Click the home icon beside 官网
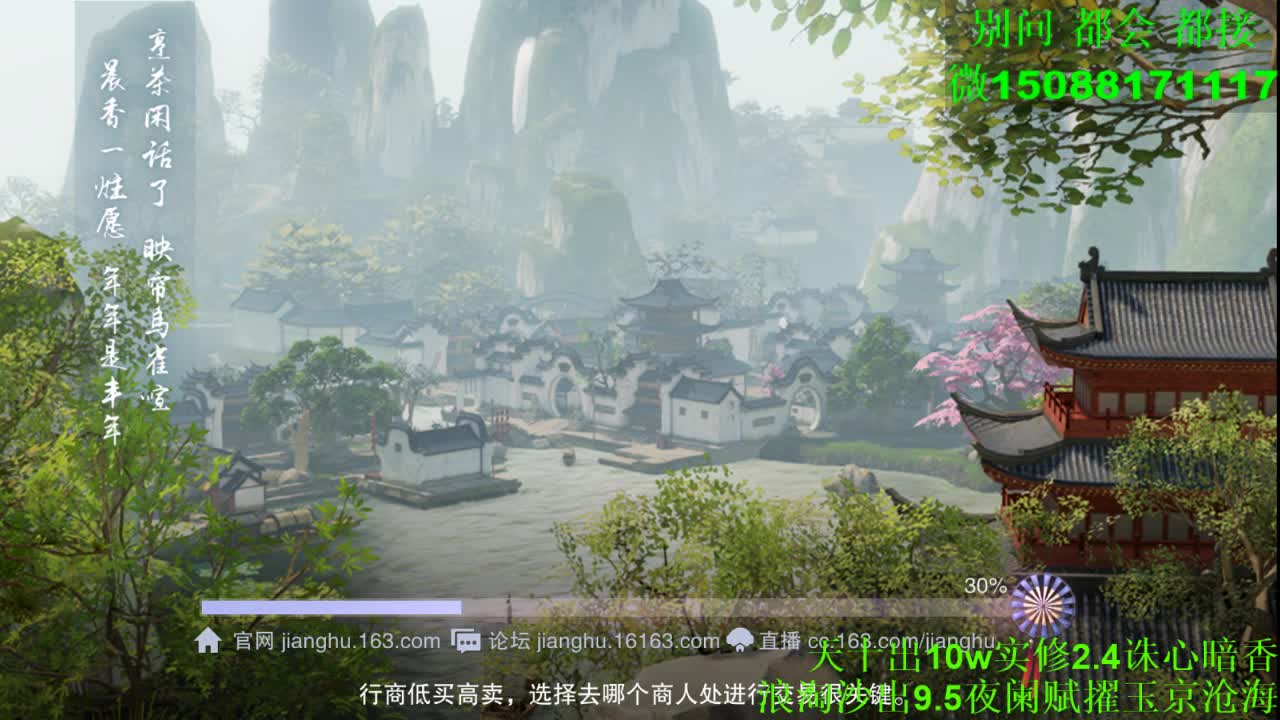Viewport: 1280px width, 720px height. pyautogui.click(x=210, y=640)
